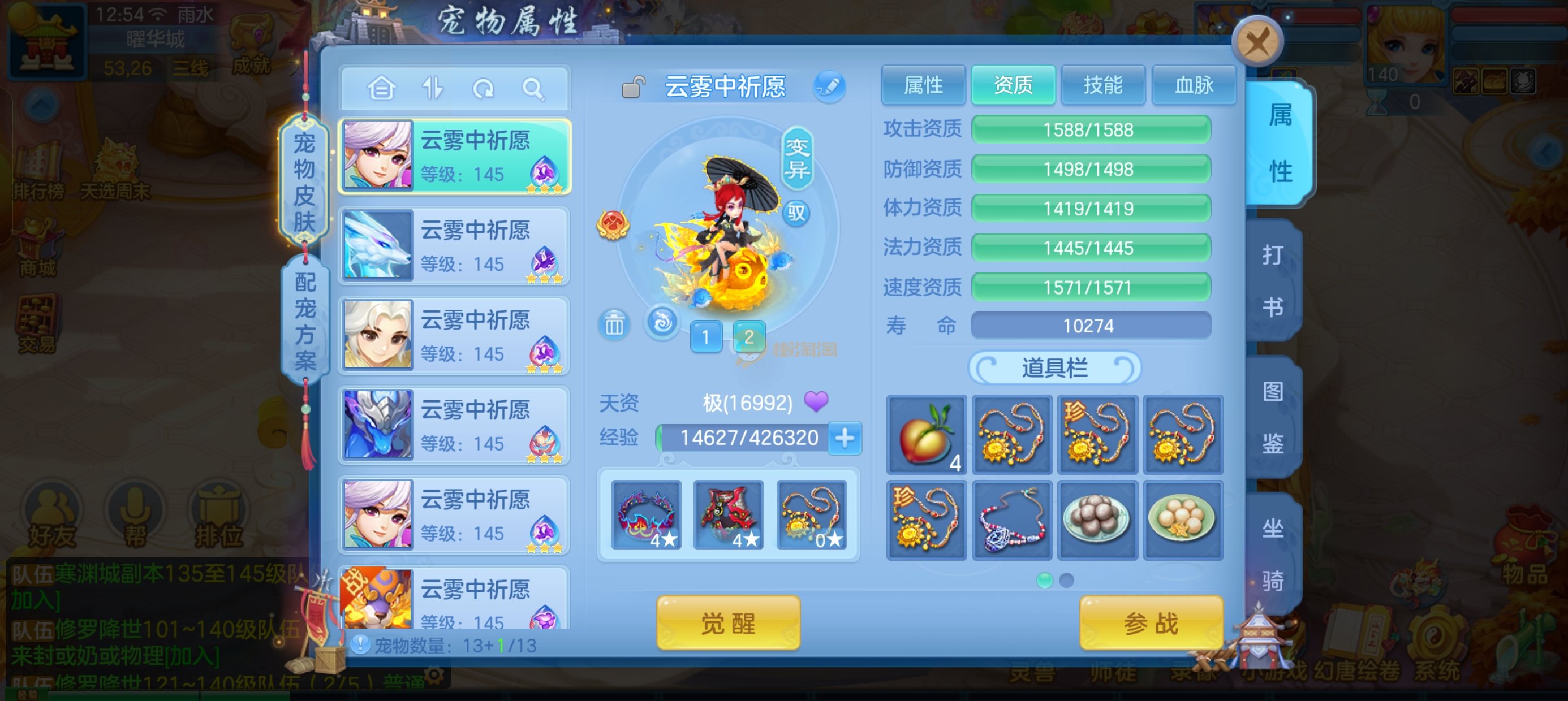Open the 技能 skills tab
Viewport: 1568px width, 701px height.
pos(1102,85)
